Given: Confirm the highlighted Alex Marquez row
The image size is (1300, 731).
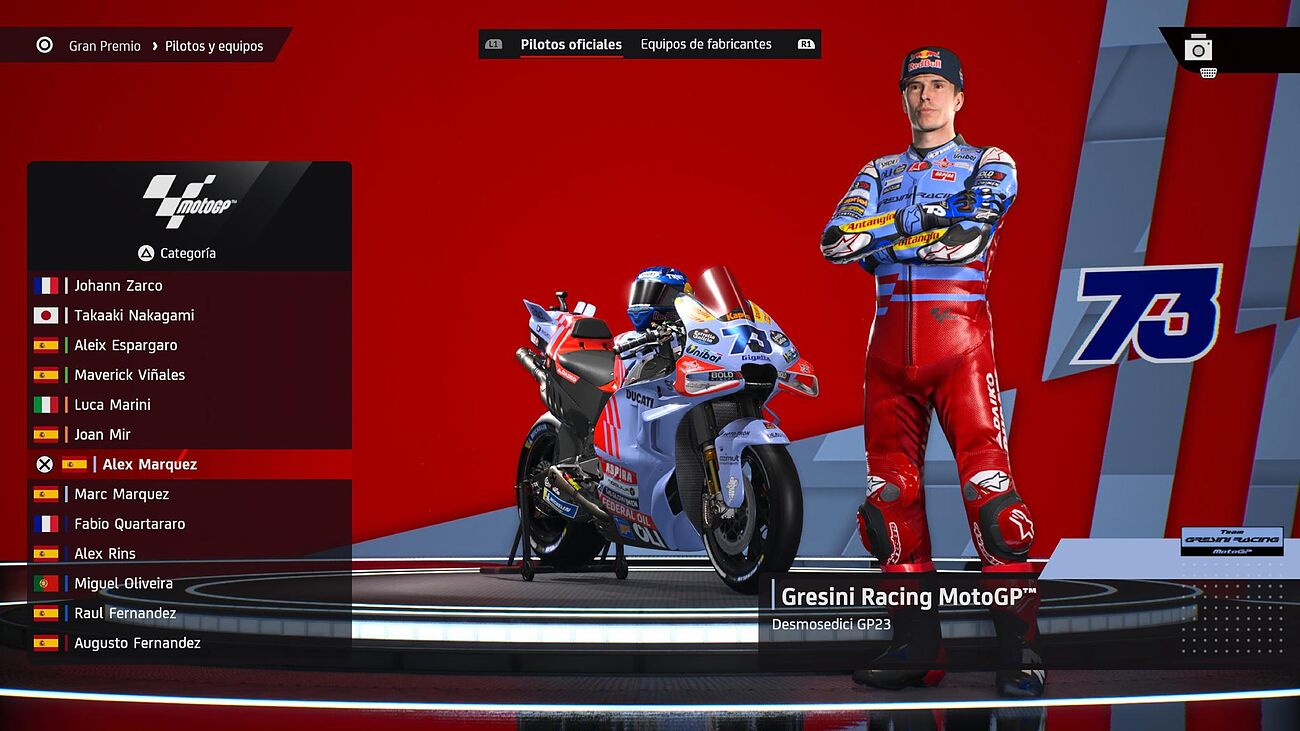Looking at the screenshot, I should coord(149,465).
